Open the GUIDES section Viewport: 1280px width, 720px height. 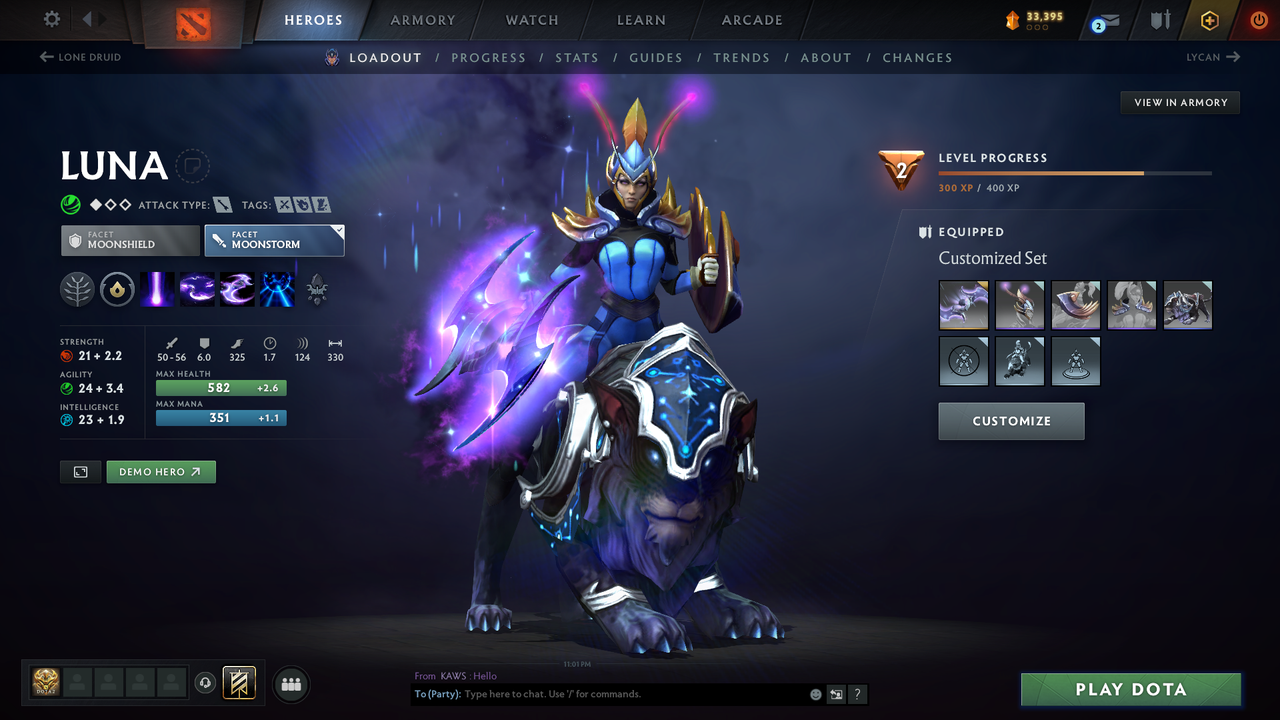656,57
